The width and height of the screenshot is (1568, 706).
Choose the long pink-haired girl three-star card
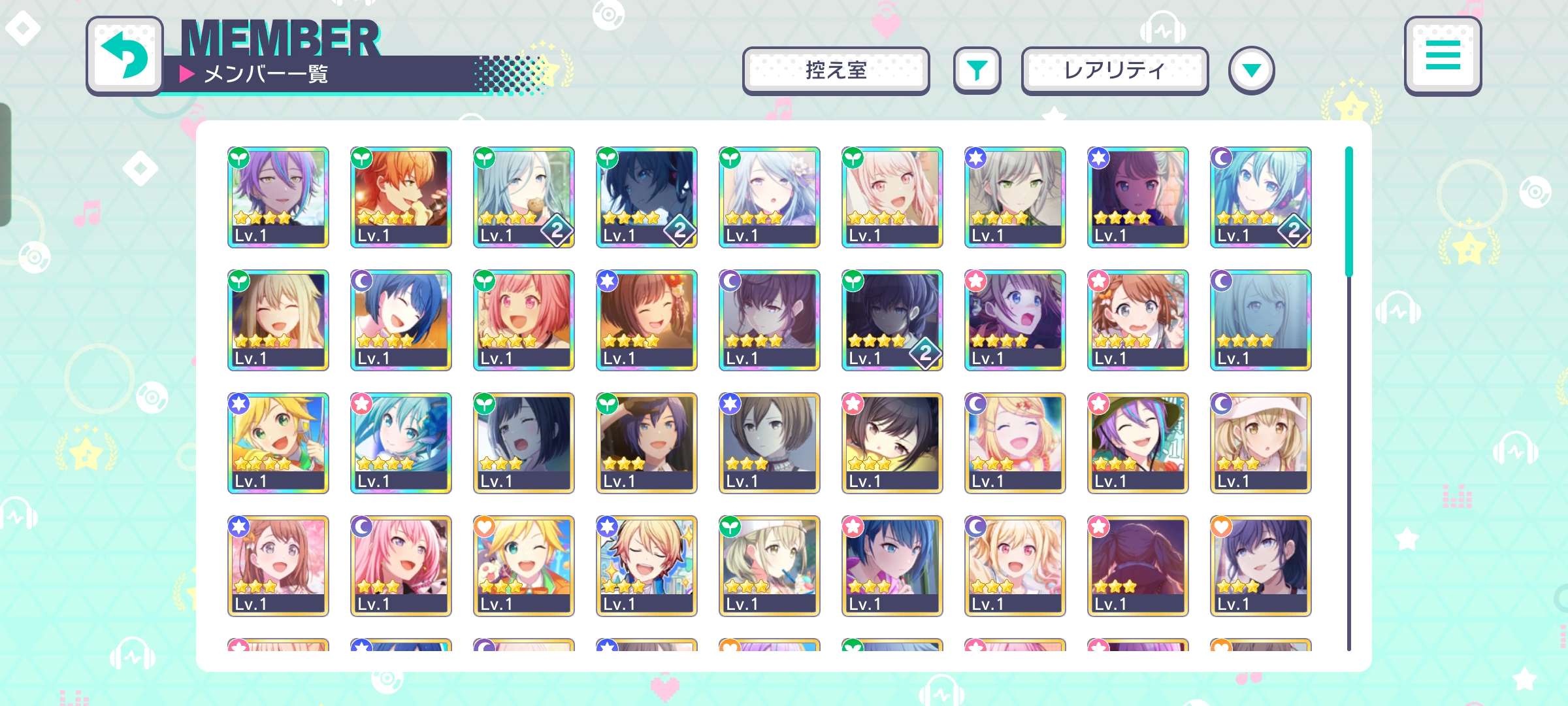pos(401,566)
